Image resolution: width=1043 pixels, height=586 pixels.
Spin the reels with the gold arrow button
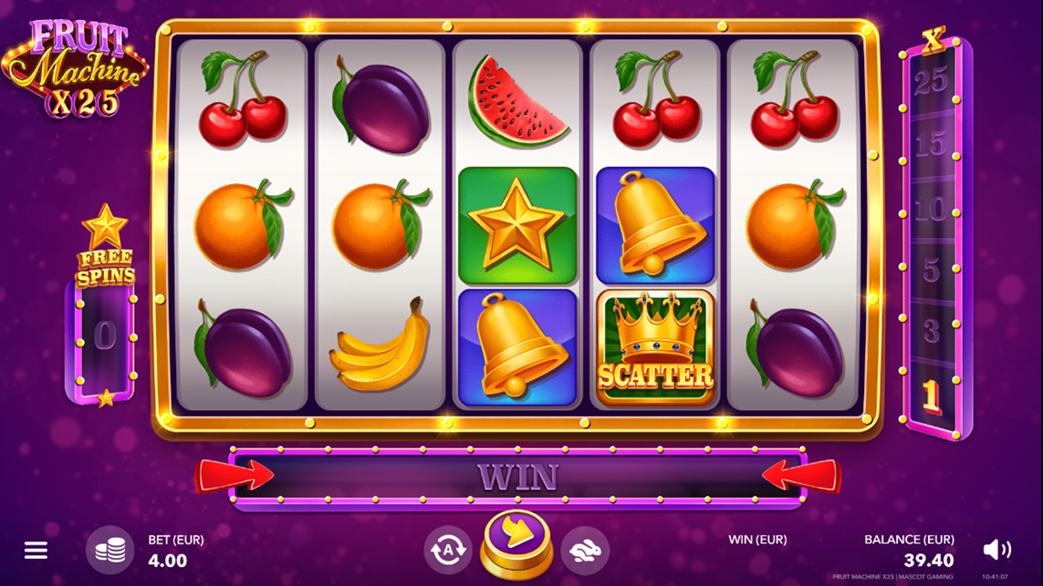click(x=515, y=540)
